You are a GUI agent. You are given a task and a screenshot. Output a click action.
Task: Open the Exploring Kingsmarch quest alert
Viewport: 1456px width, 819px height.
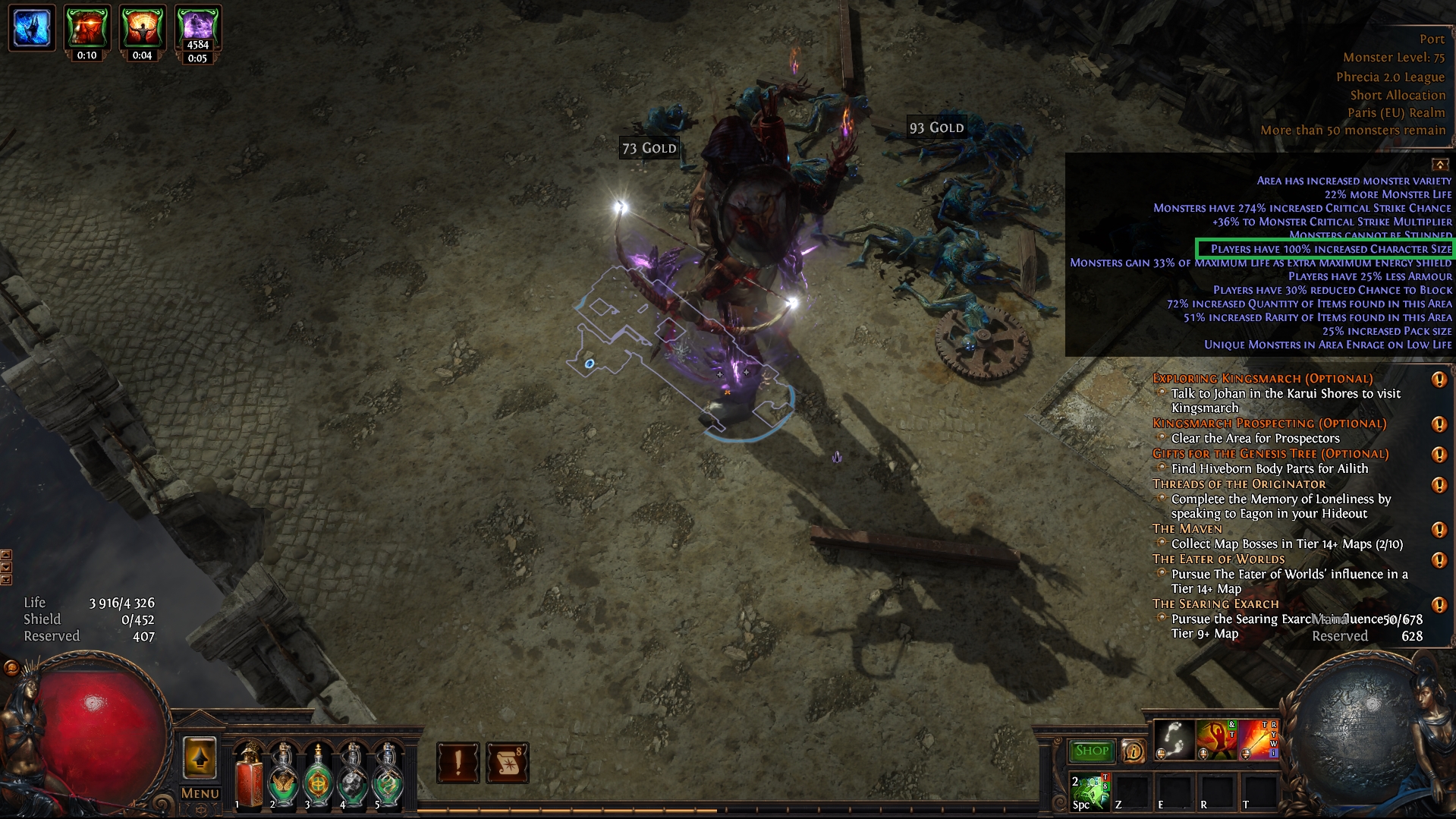pyautogui.click(x=1439, y=380)
